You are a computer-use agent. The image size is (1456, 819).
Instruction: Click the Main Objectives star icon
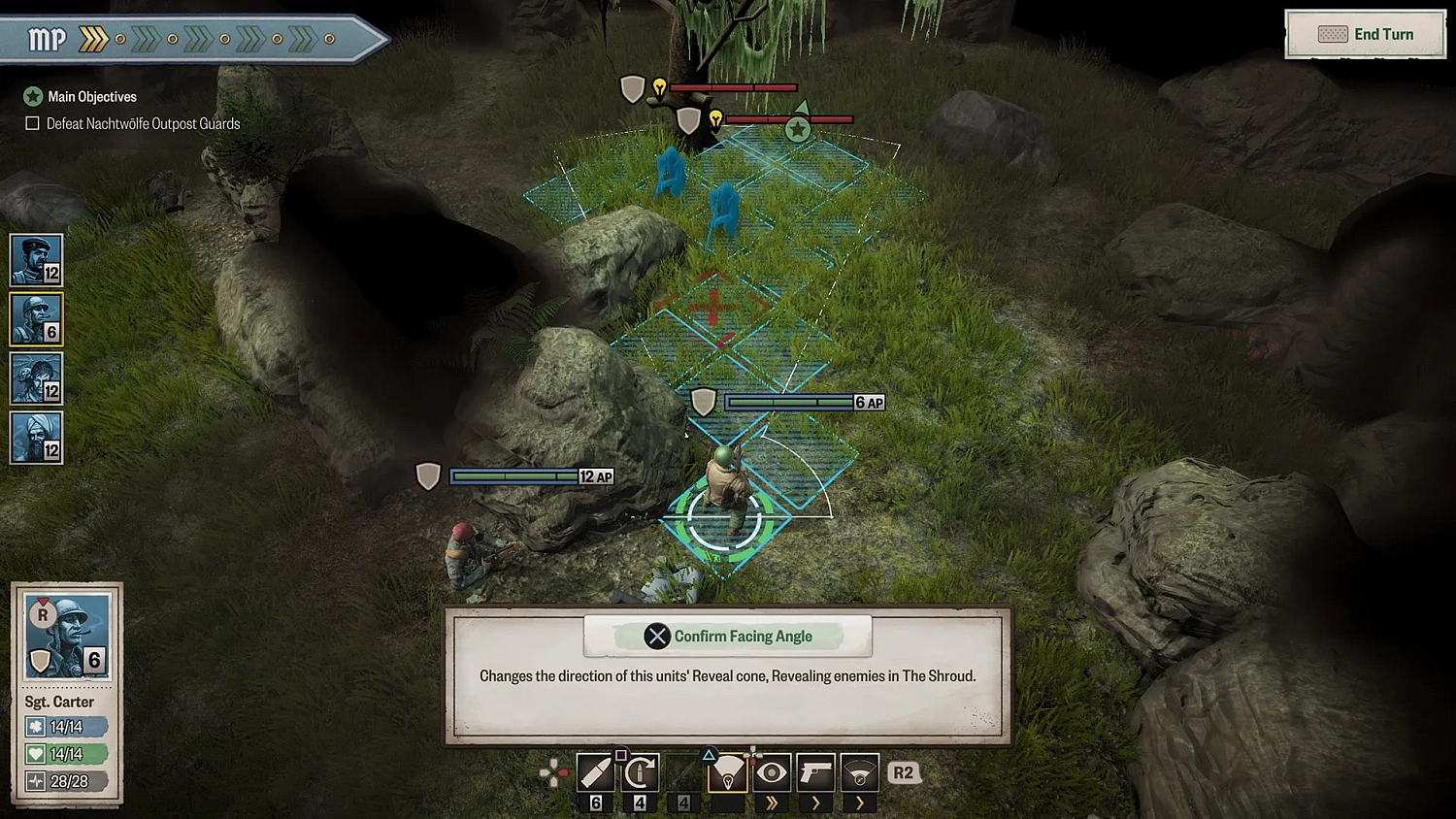33,96
